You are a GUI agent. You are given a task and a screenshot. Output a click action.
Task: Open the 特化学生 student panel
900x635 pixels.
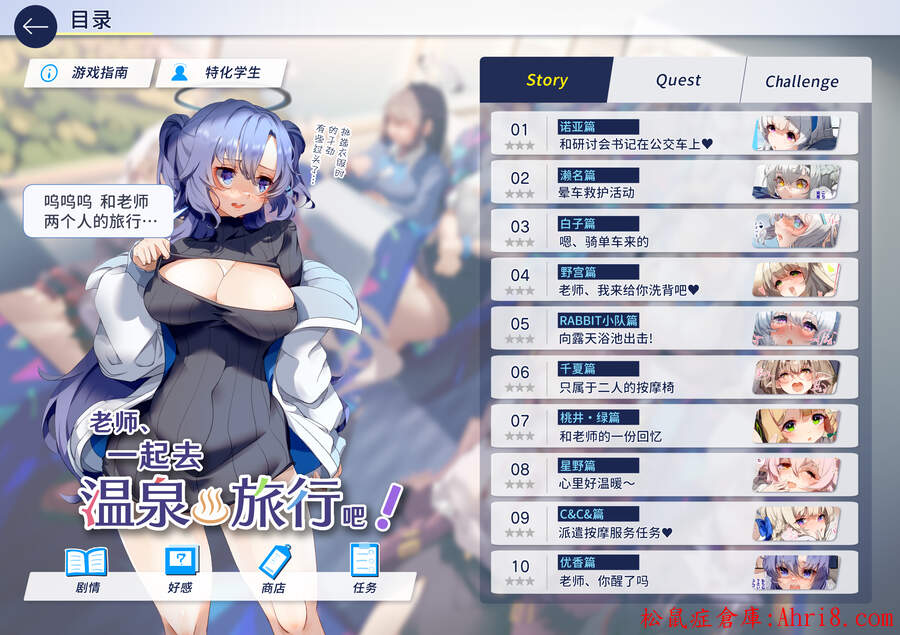click(222, 73)
